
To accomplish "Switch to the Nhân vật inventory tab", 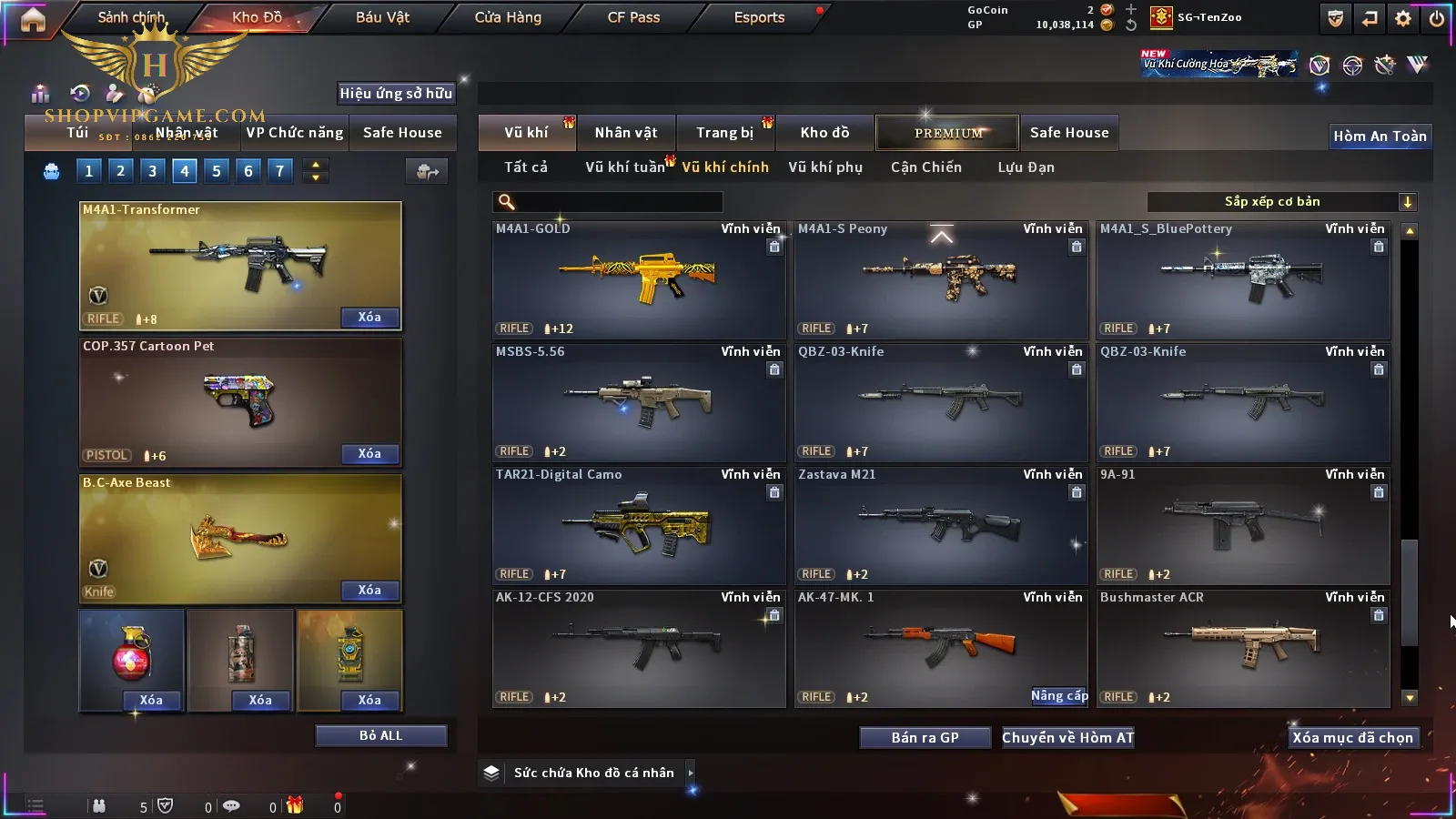I will coord(625,133).
